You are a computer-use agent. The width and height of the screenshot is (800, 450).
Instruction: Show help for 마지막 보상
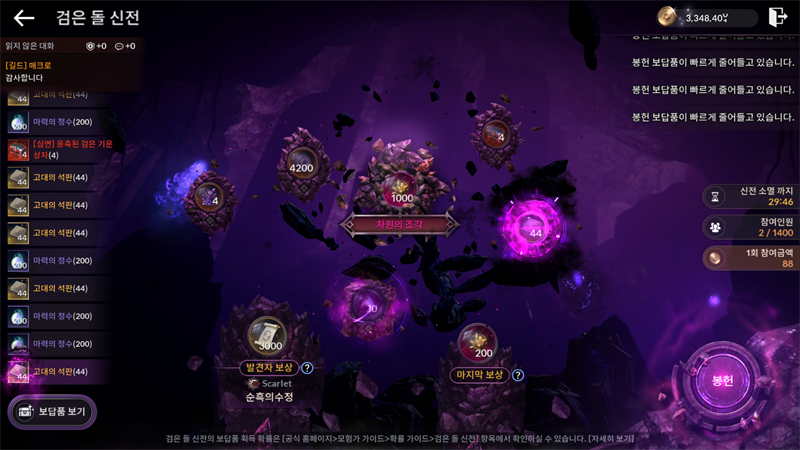click(518, 375)
